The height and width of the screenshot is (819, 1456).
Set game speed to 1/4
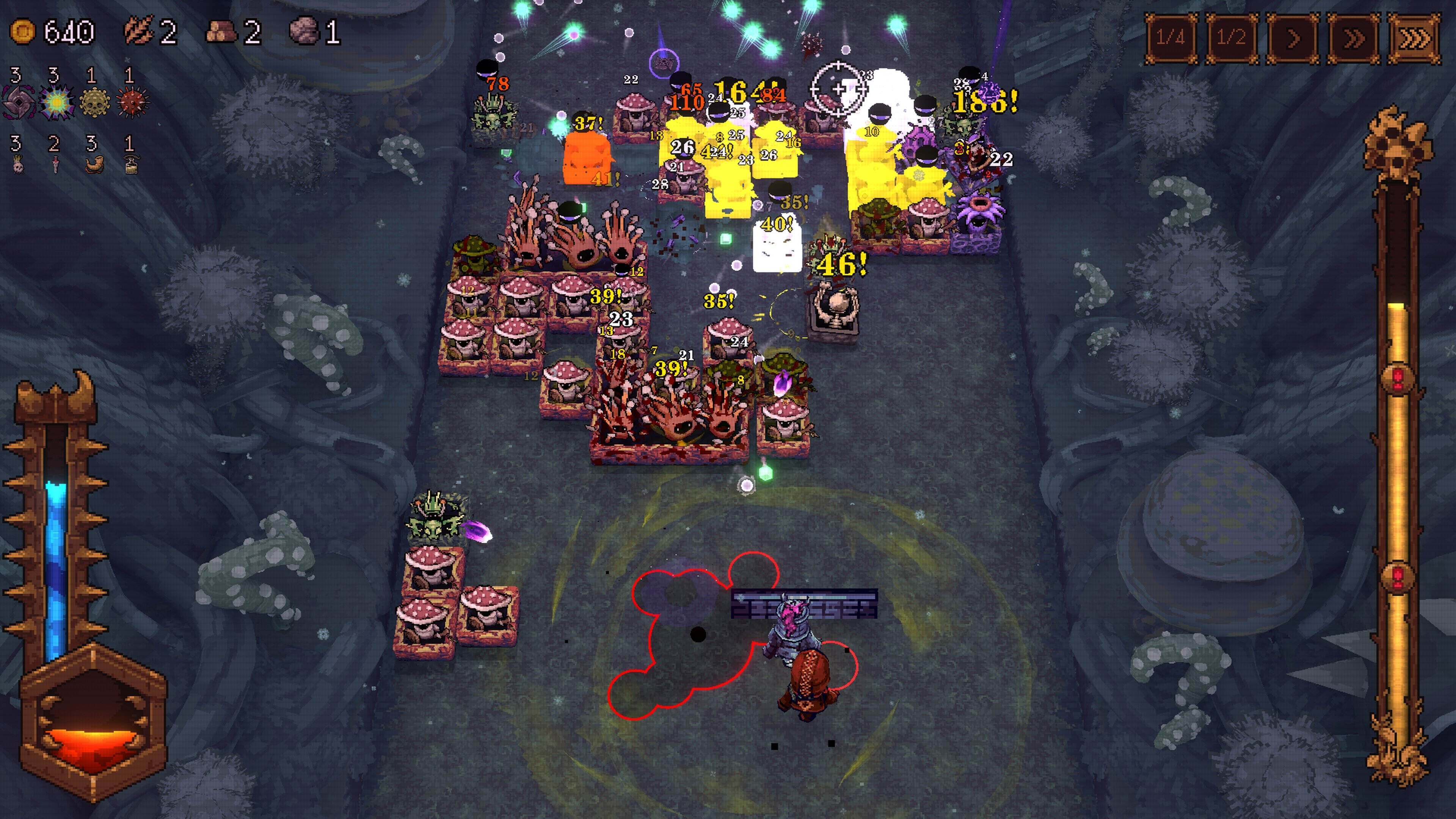[x=1170, y=38]
